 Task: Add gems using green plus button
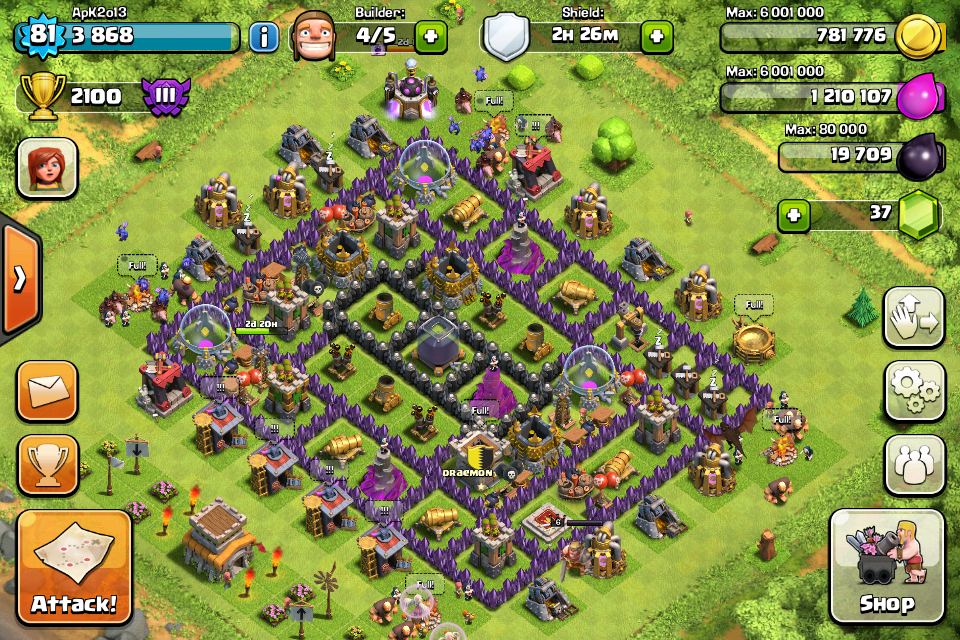point(794,214)
